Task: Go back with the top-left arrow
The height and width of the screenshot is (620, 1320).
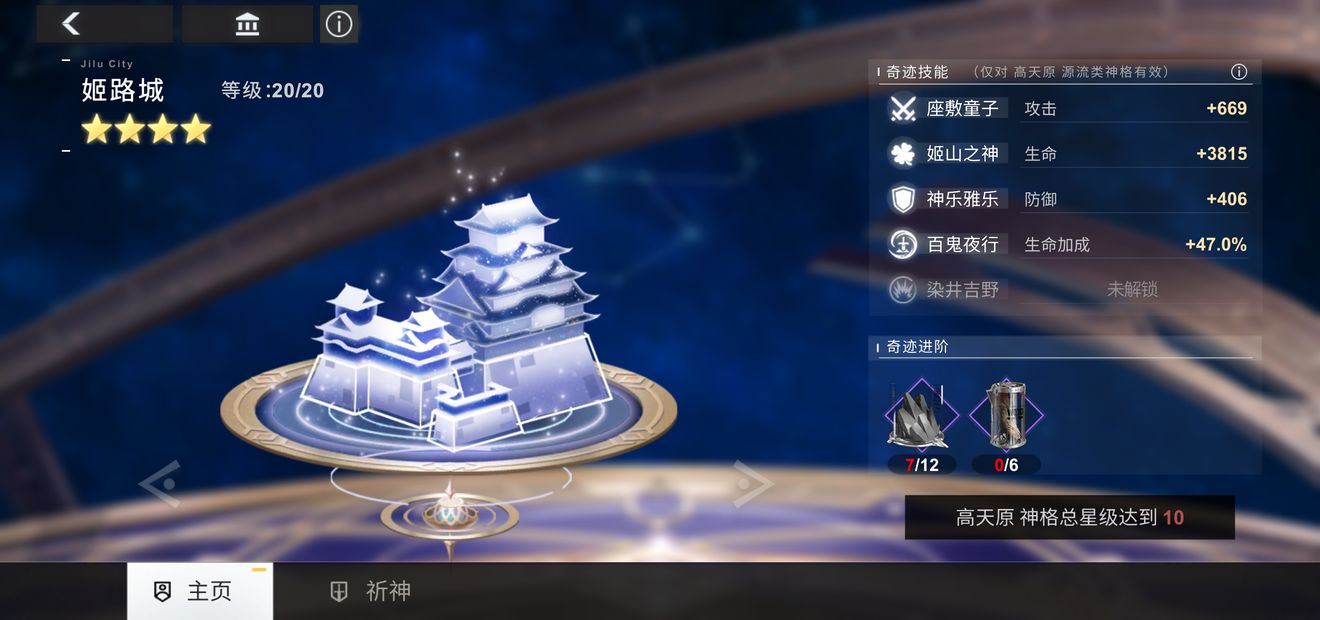Action: pyautogui.click(x=72, y=24)
